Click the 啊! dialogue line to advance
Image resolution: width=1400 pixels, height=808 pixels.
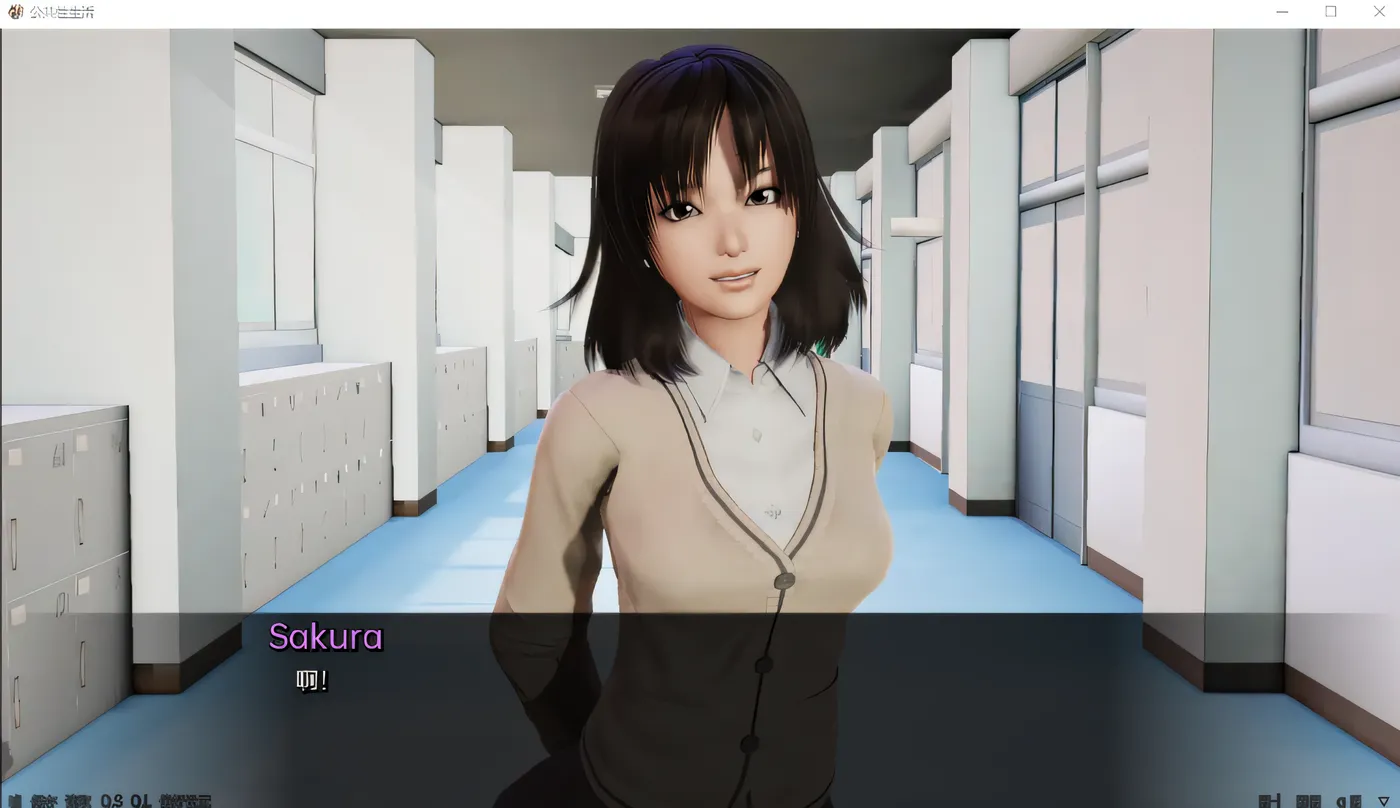pos(310,682)
